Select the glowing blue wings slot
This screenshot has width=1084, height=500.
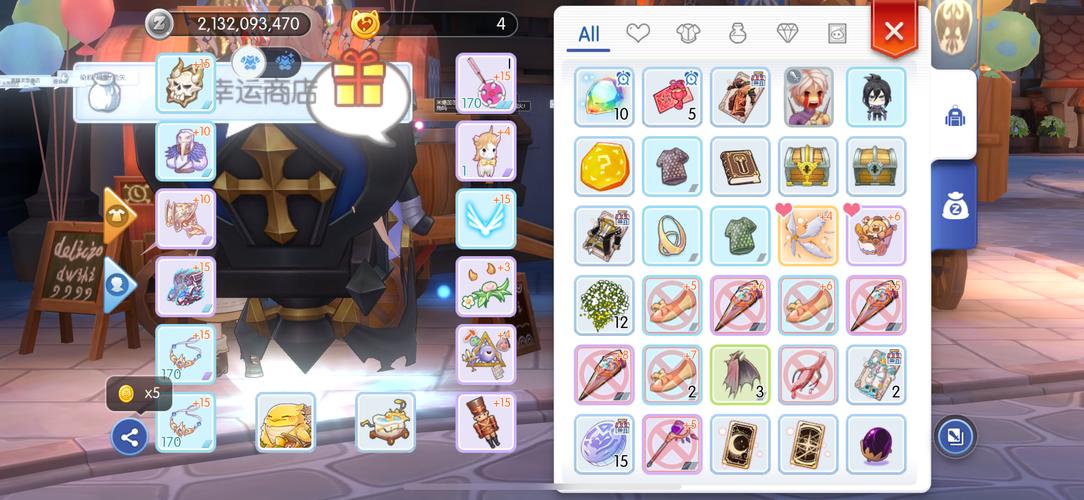pyautogui.click(x=486, y=219)
